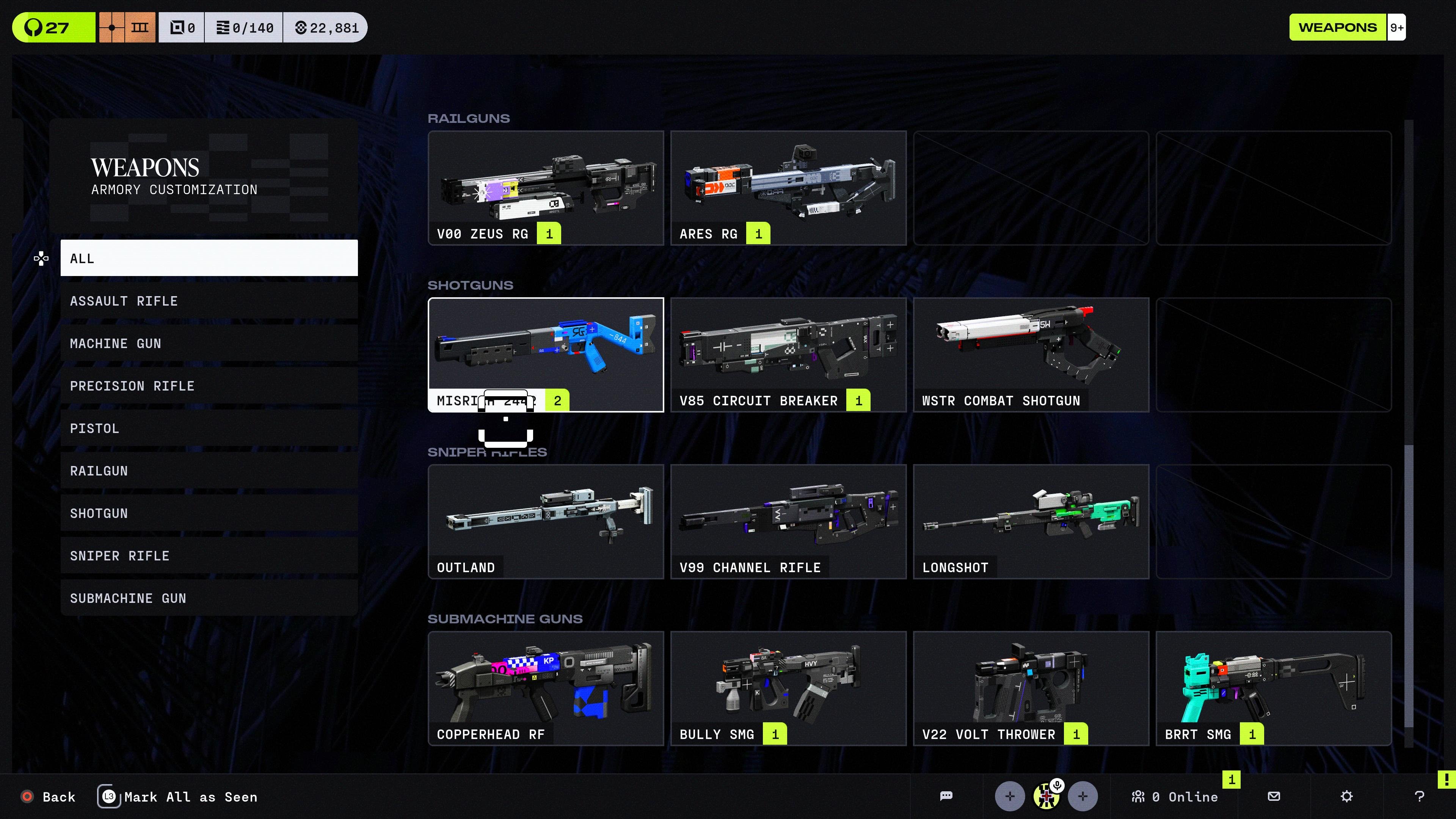Select the Submachine Gun category
This screenshot has width=1456, height=819.
[x=209, y=598]
